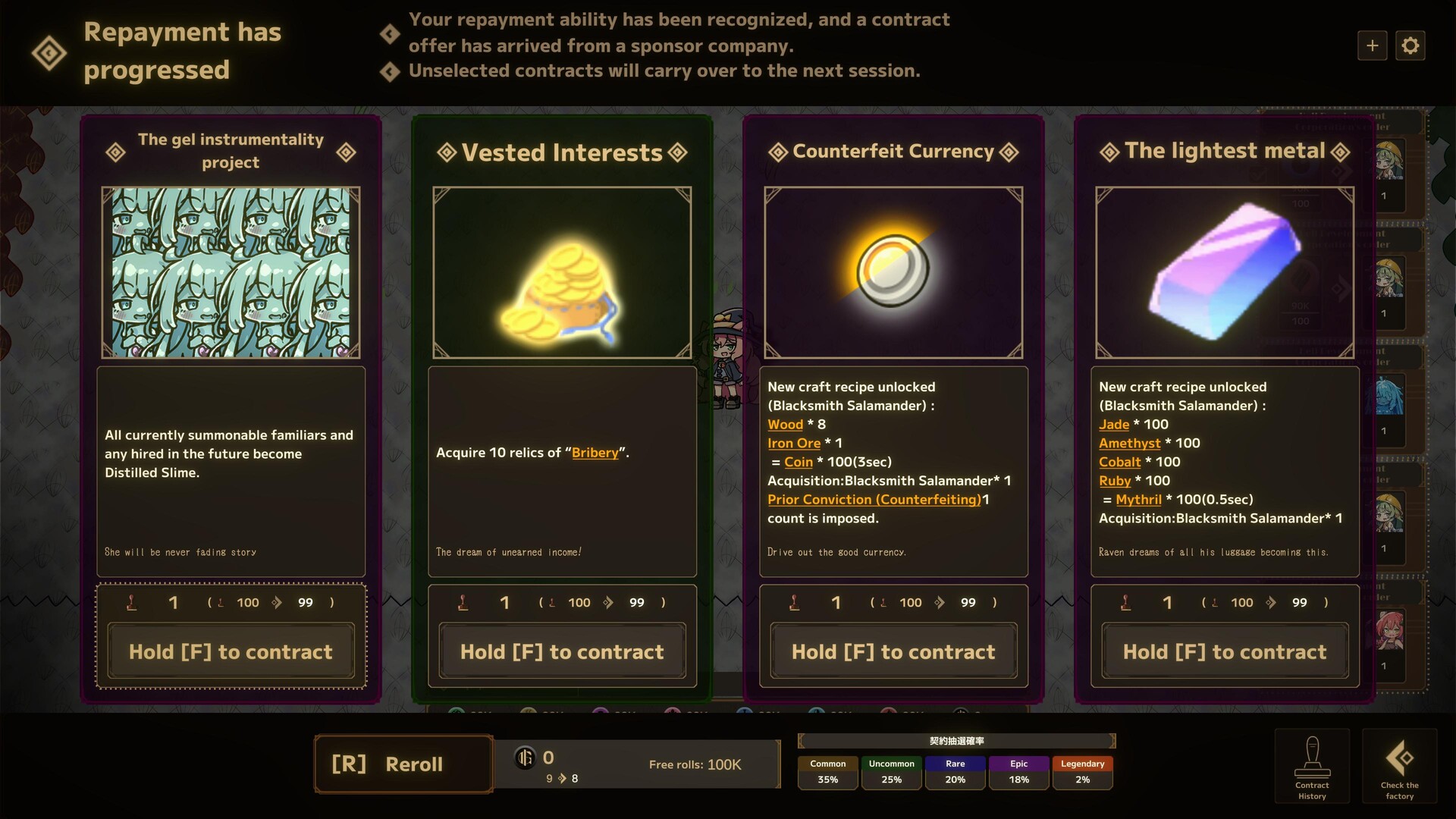Click Hold [F] to contract under Counterfeit Currency
This screenshot has width=1456, height=819.
click(893, 651)
